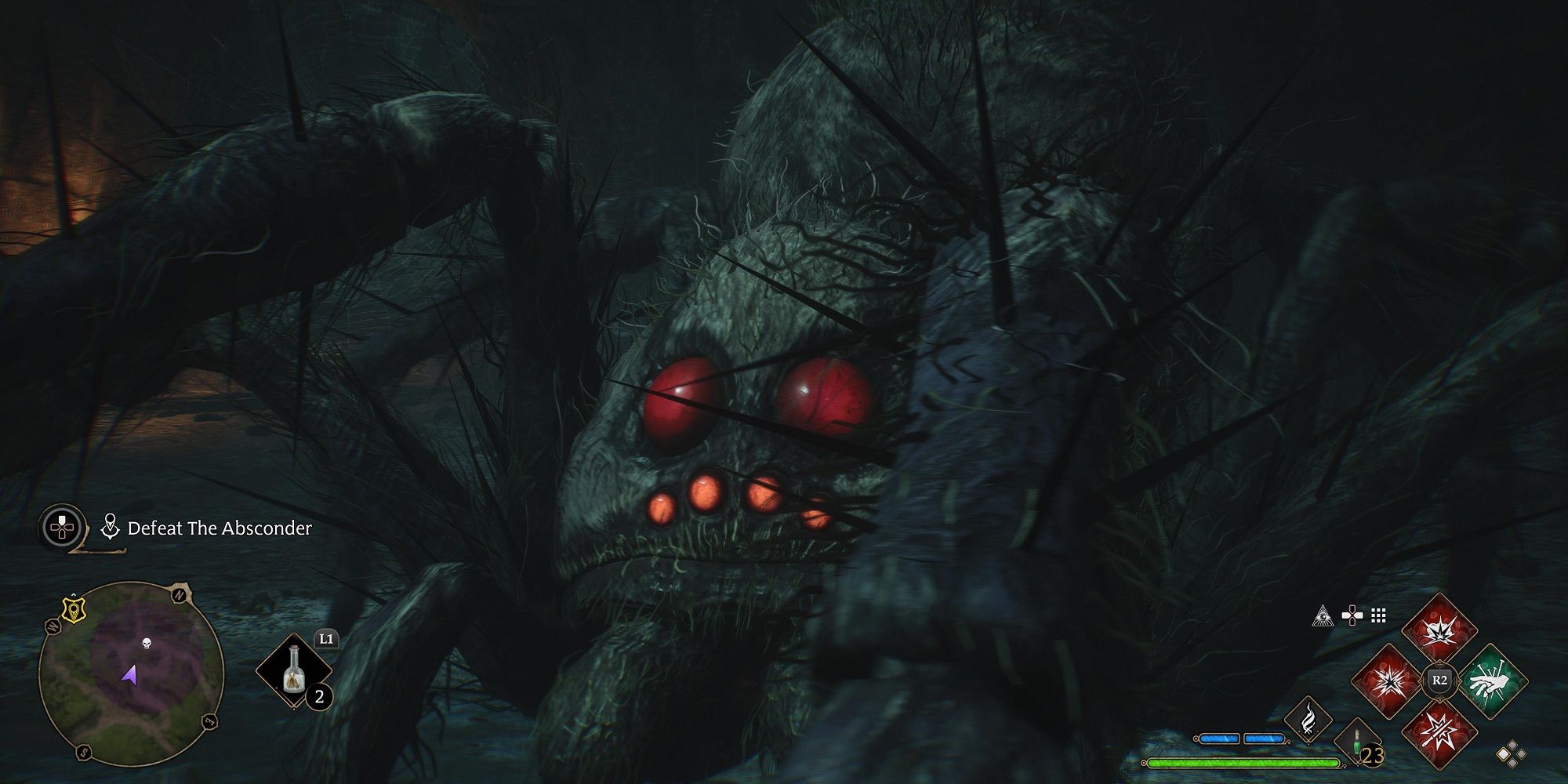Switch spell set with the four-diamond selector
The width and height of the screenshot is (1568, 784).
point(1511,754)
